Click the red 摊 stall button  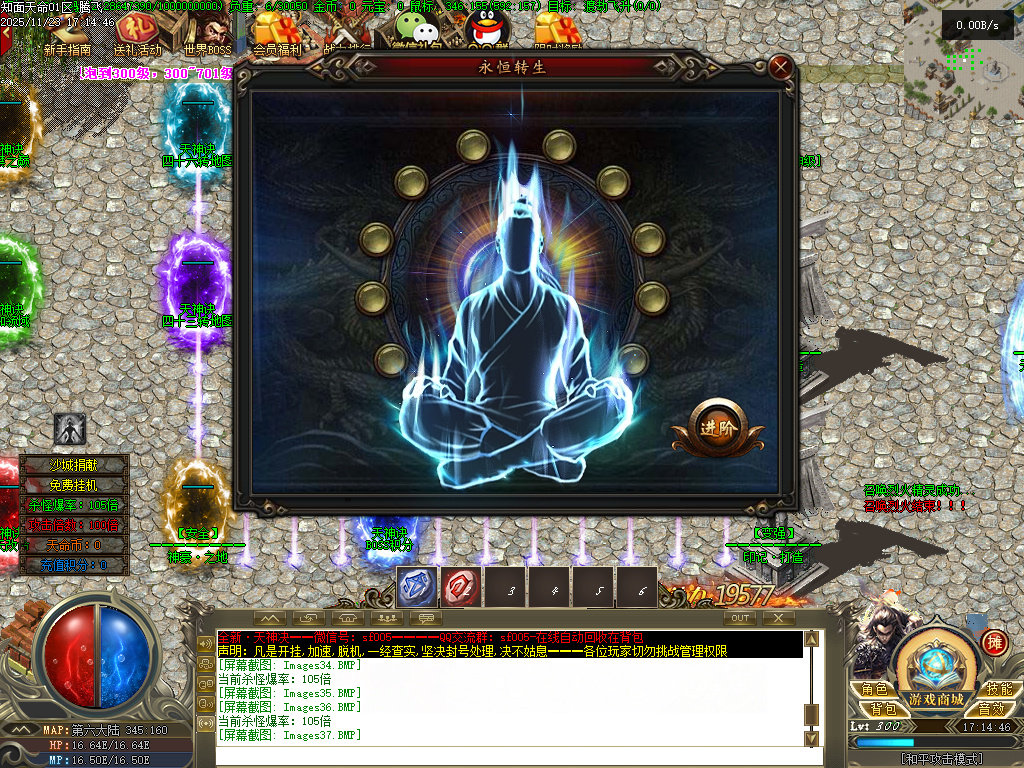click(x=994, y=641)
